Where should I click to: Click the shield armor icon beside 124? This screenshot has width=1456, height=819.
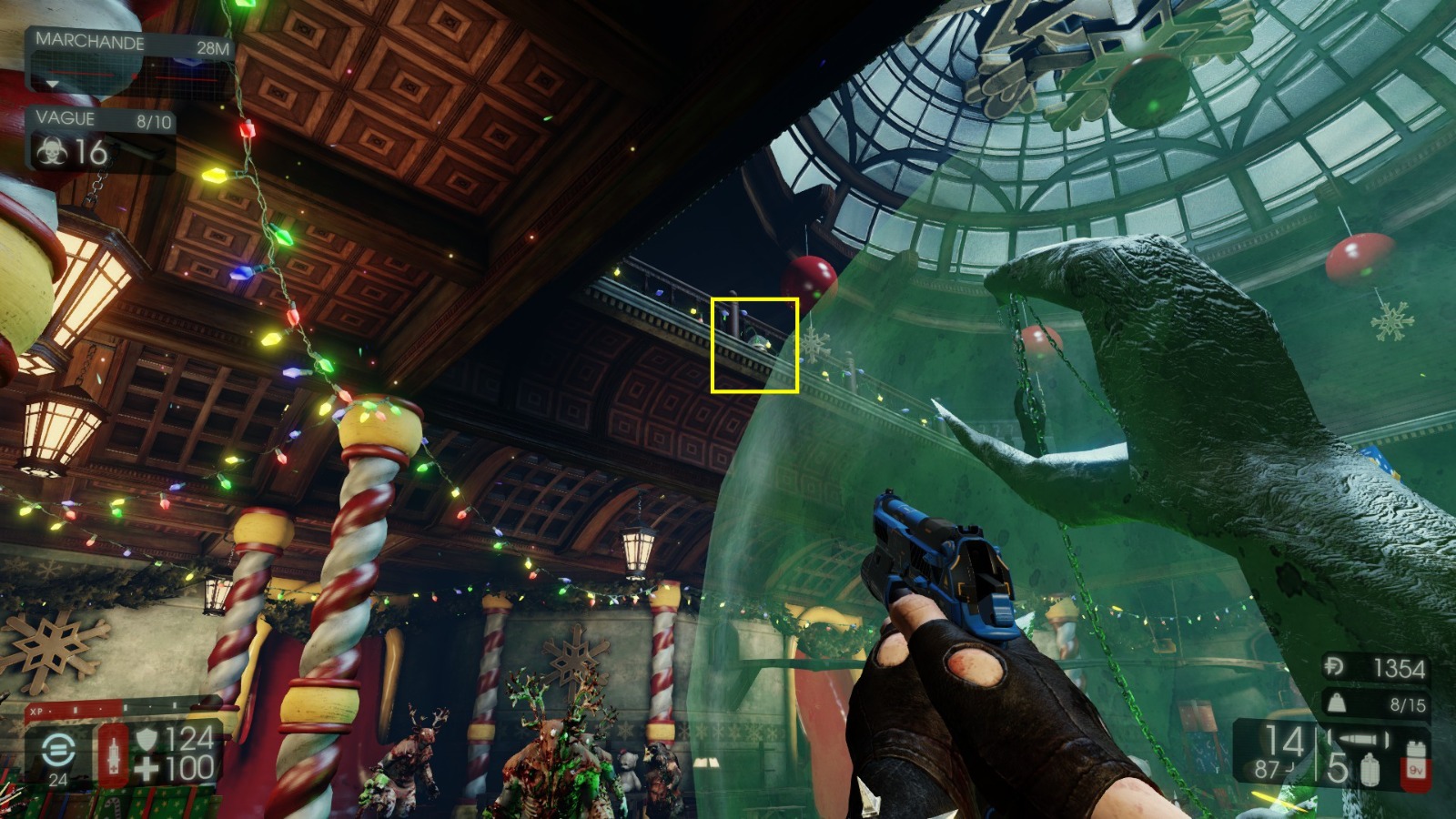pos(147,737)
